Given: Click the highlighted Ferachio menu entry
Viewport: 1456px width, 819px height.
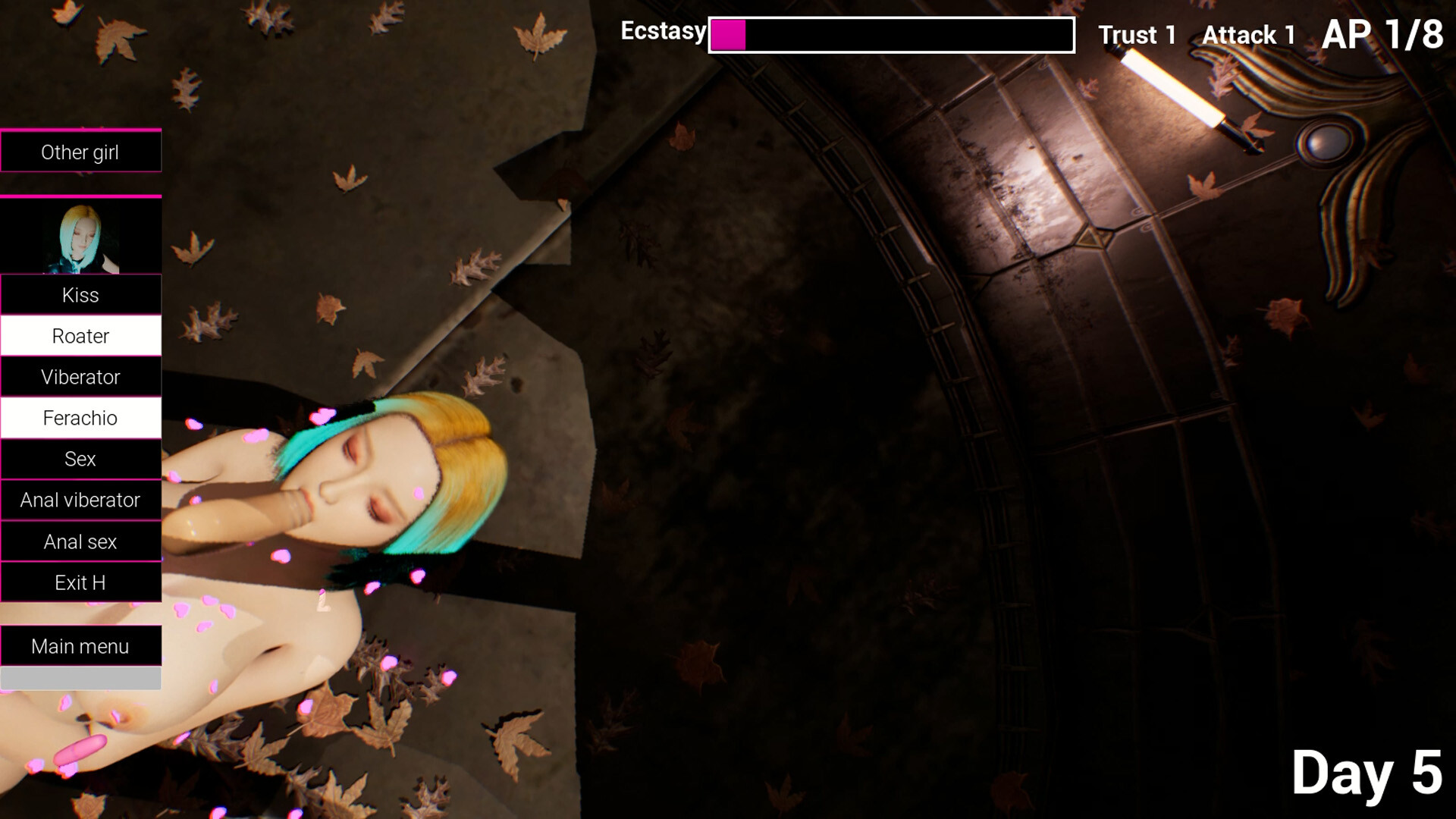Looking at the screenshot, I should [80, 418].
